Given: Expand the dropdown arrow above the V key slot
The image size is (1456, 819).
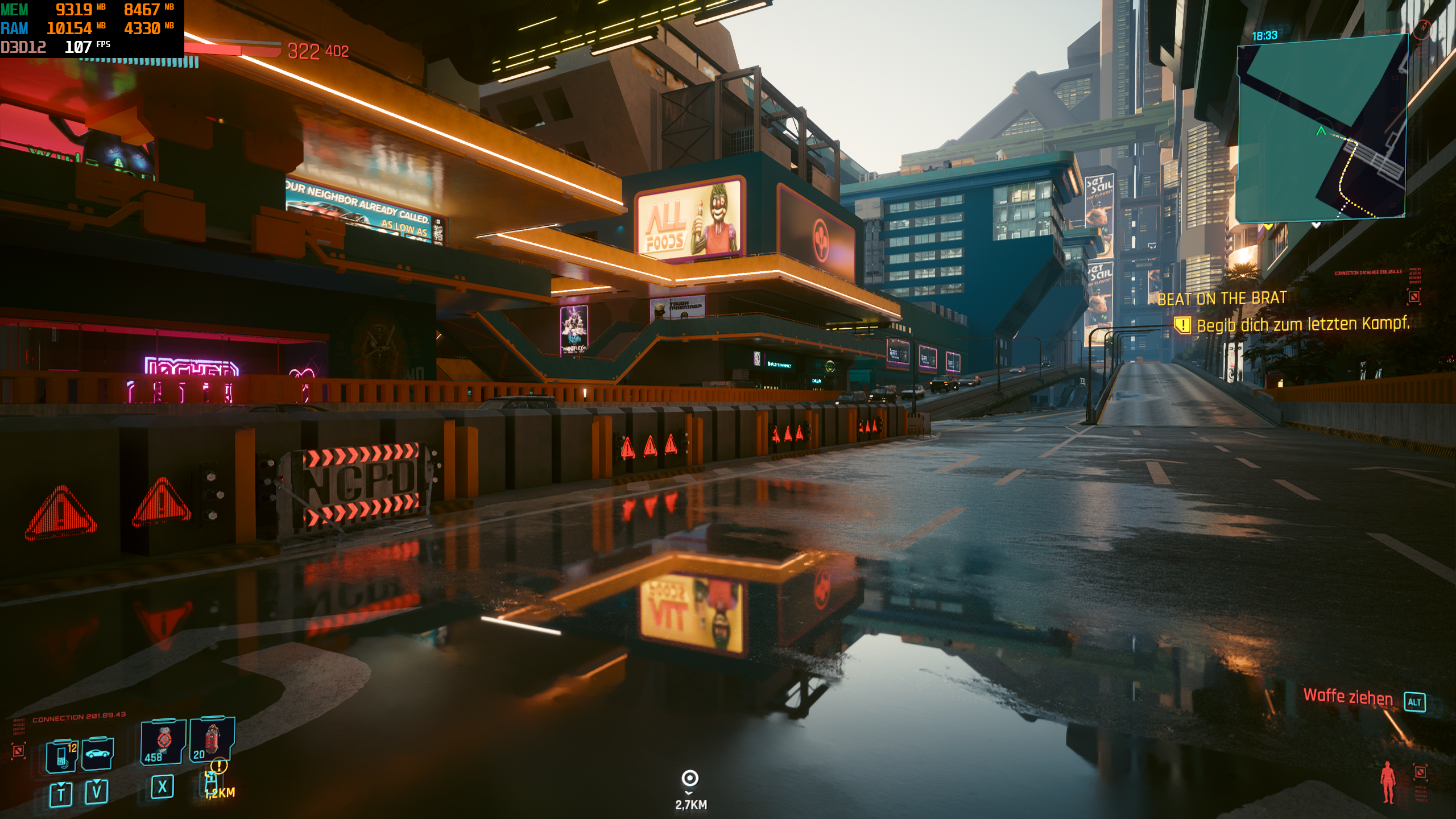Looking at the screenshot, I should [97, 781].
